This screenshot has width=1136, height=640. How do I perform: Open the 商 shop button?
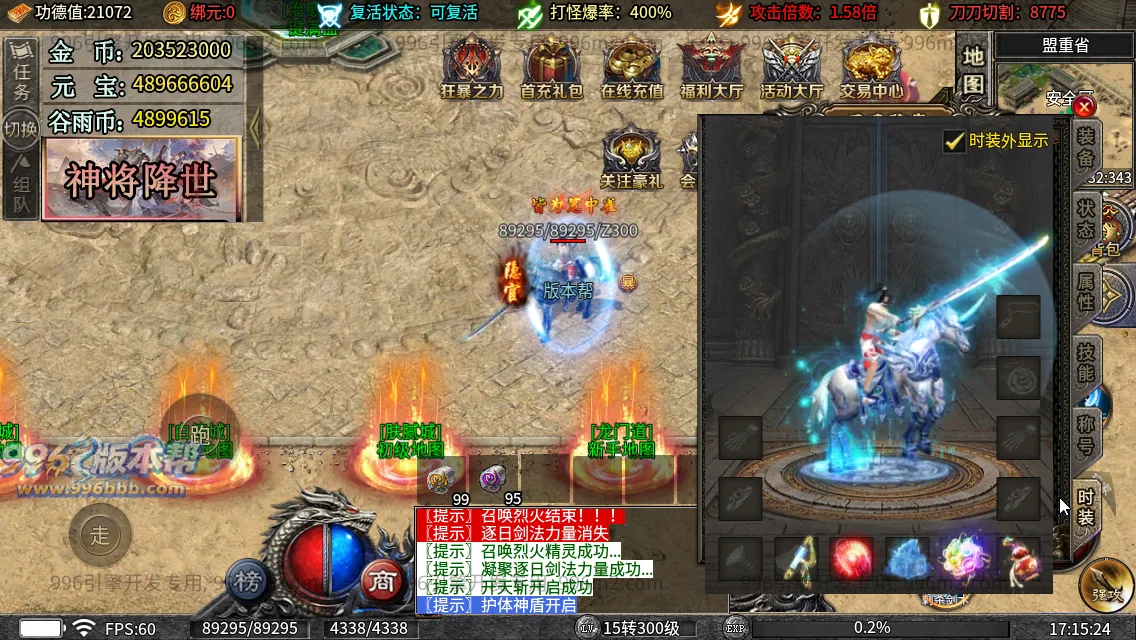[379, 580]
